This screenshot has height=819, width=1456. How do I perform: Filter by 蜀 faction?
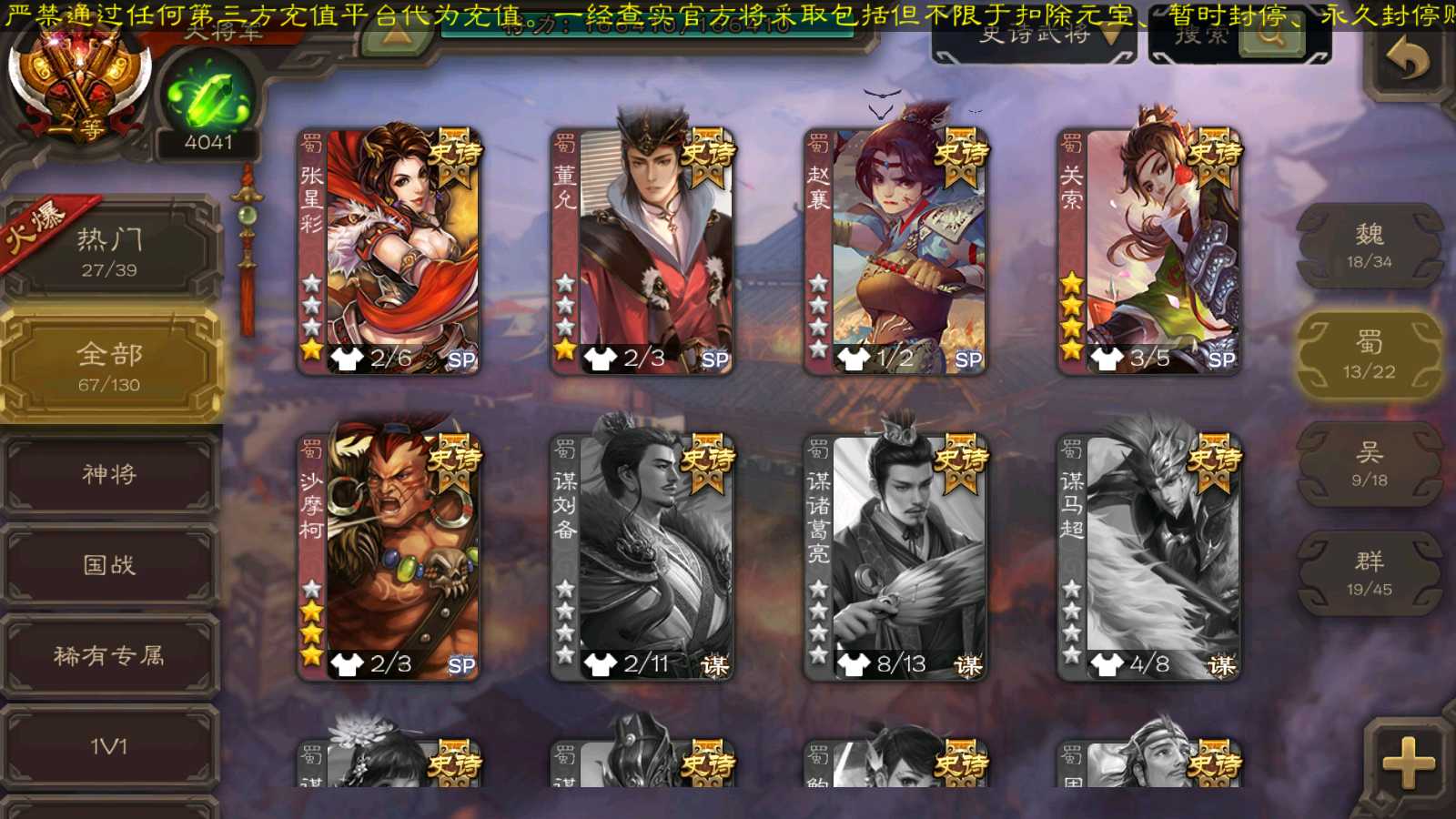[1369, 355]
